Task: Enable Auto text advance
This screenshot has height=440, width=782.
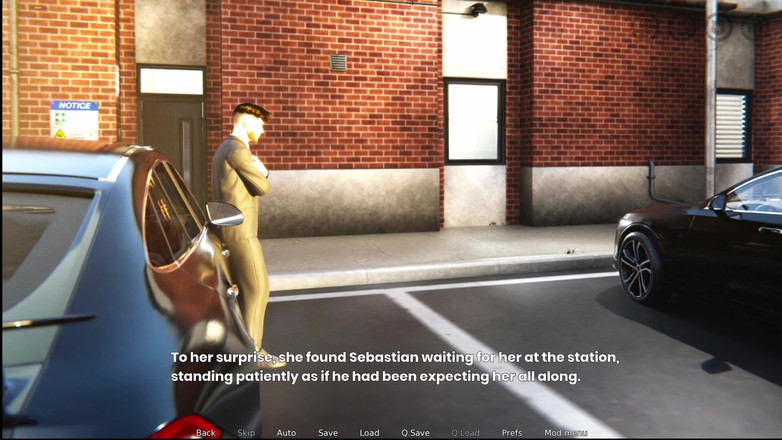Action: tap(286, 433)
